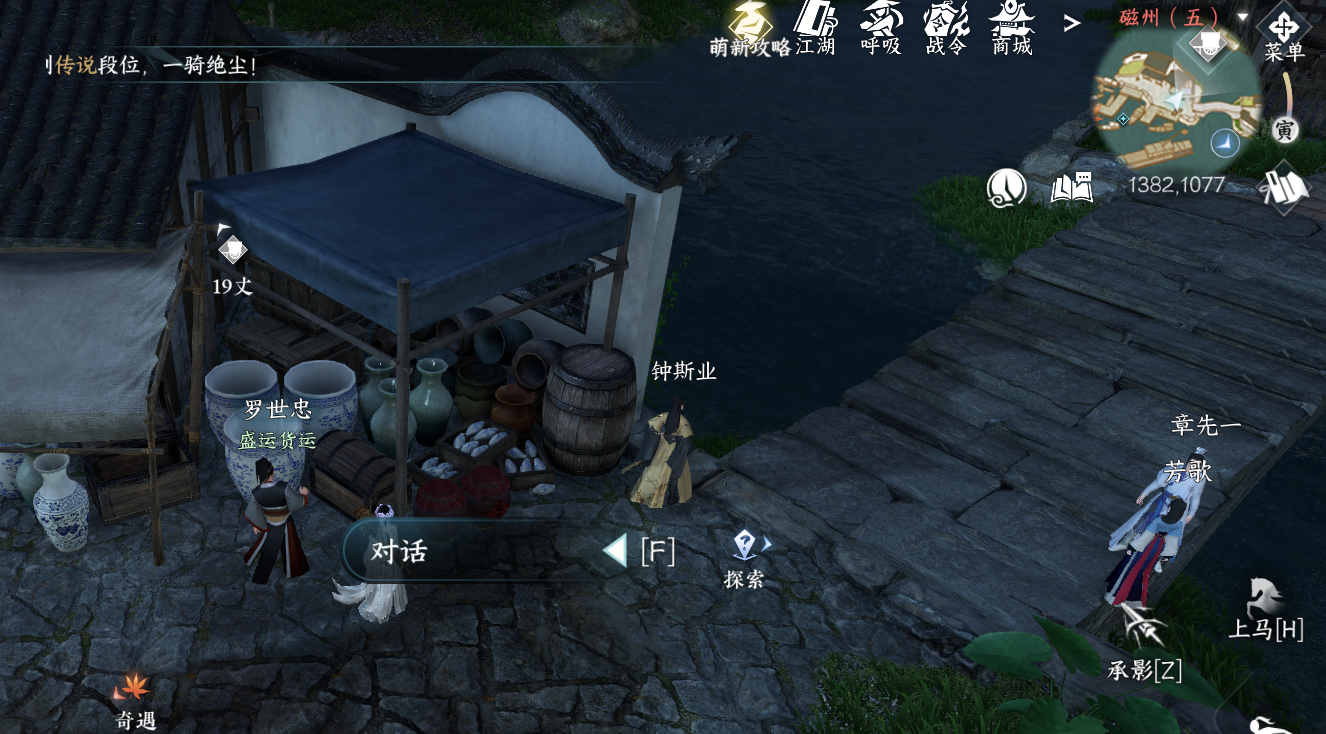Viewport: 1326px width, 734px height.
Task: Open the 战令 battle pass
Action: (946, 26)
